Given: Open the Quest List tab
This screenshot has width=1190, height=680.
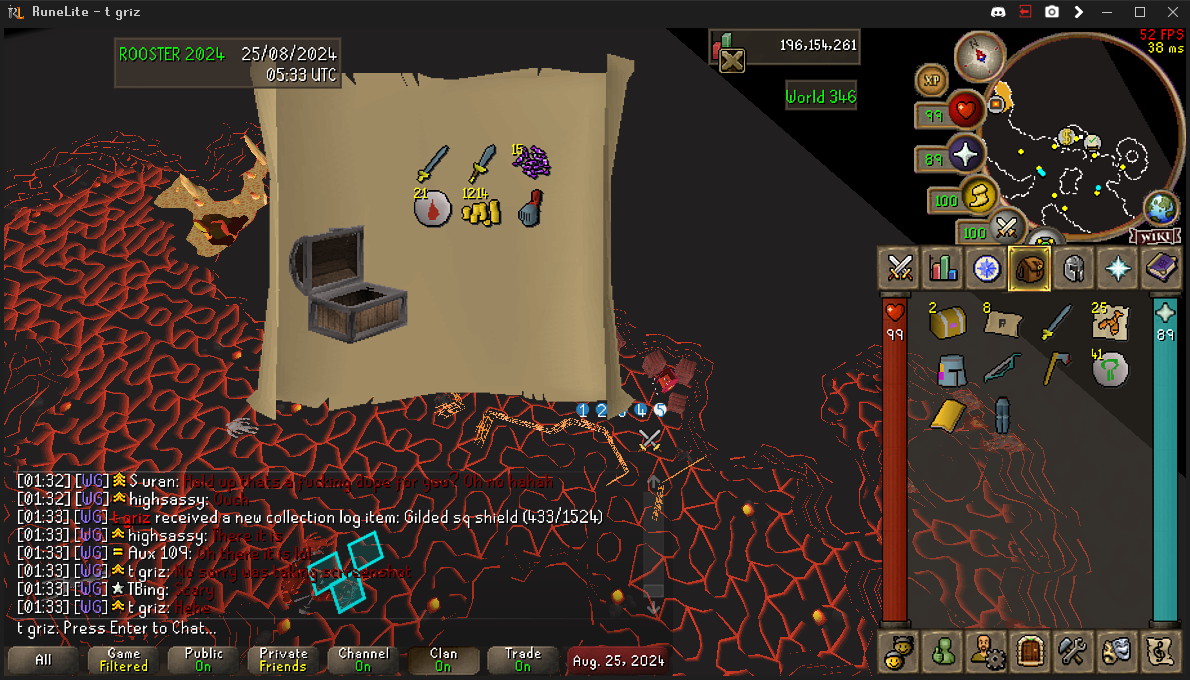Looking at the screenshot, I should point(986,268).
